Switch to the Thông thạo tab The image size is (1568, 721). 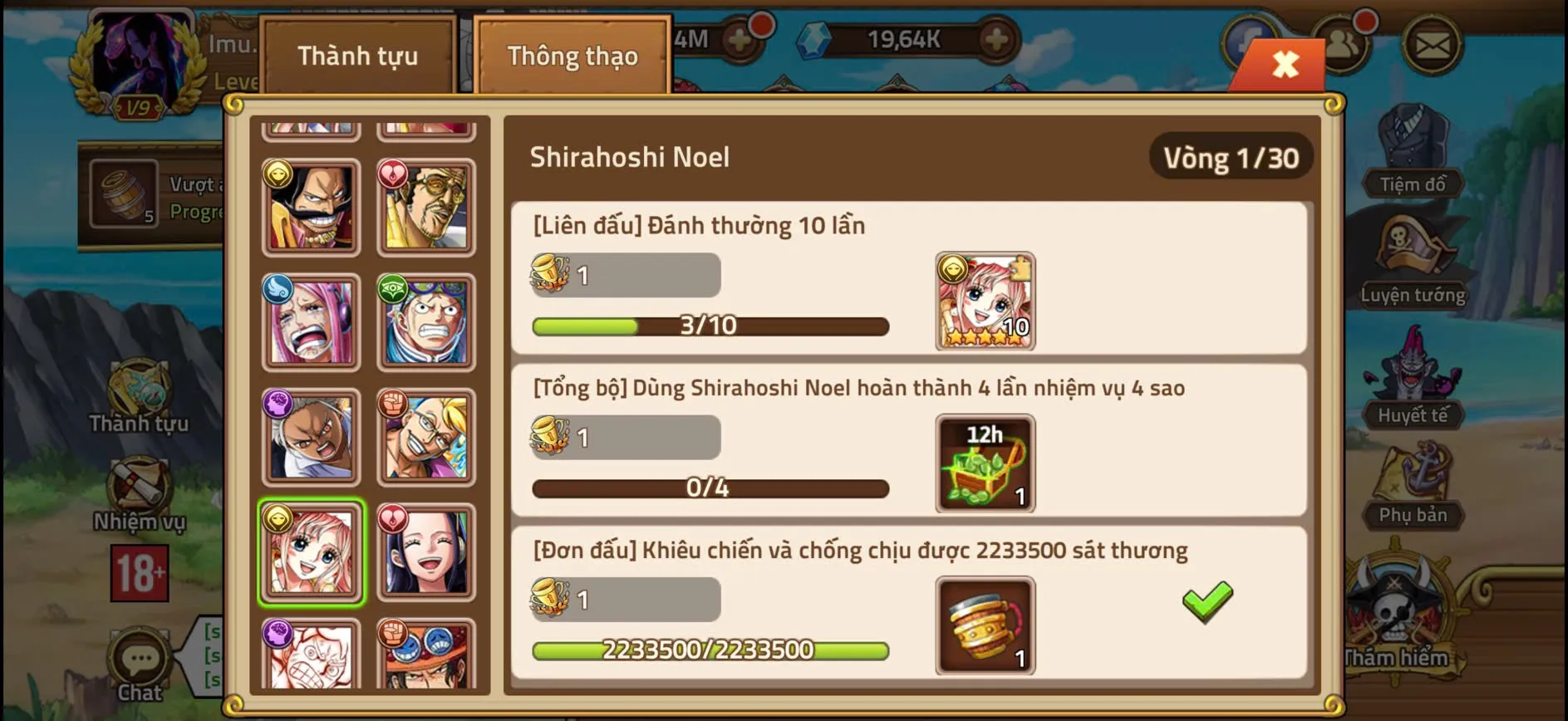[x=572, y=55]
